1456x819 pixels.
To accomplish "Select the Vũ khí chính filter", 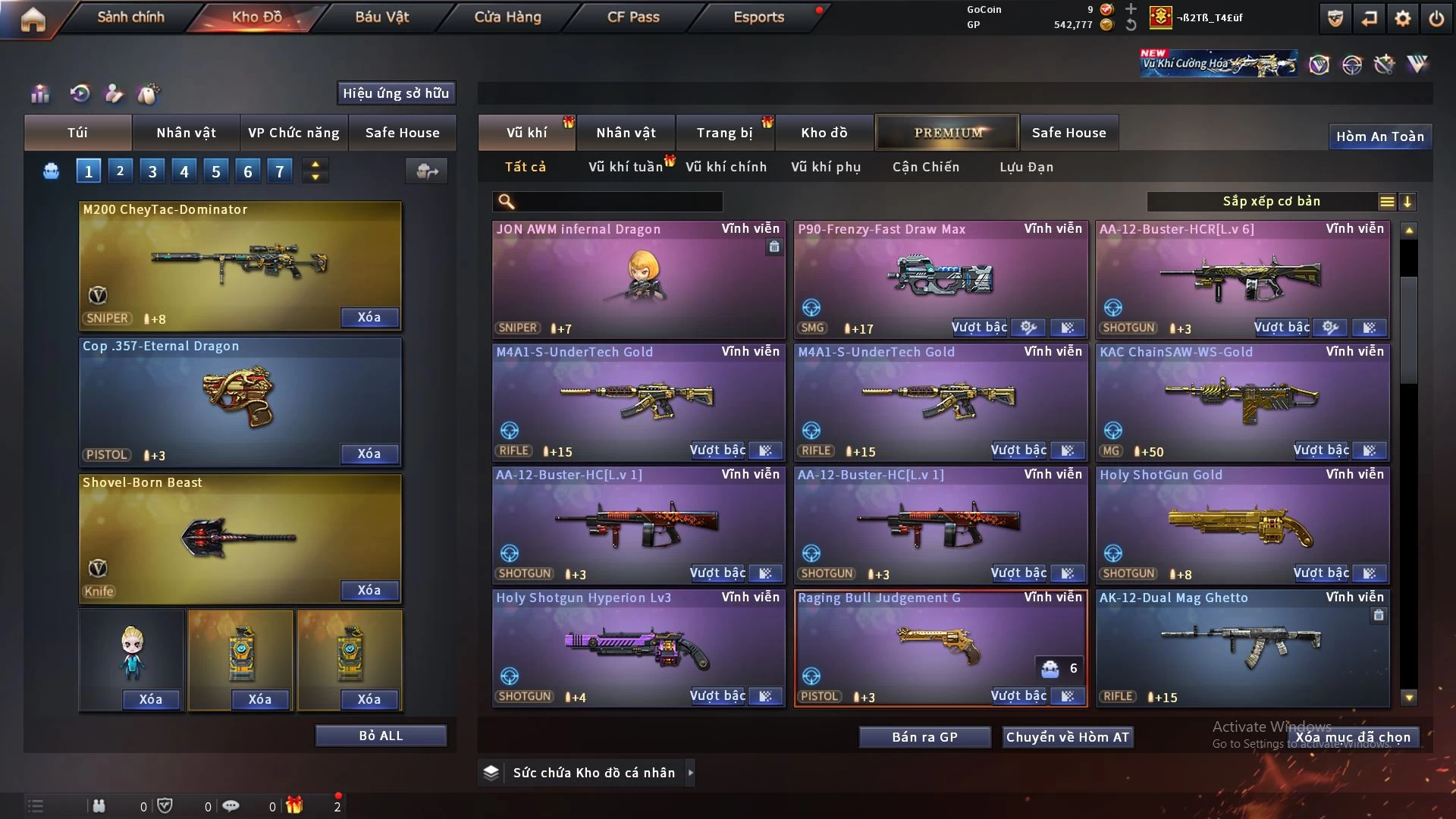I will click(x=726, y=167).
